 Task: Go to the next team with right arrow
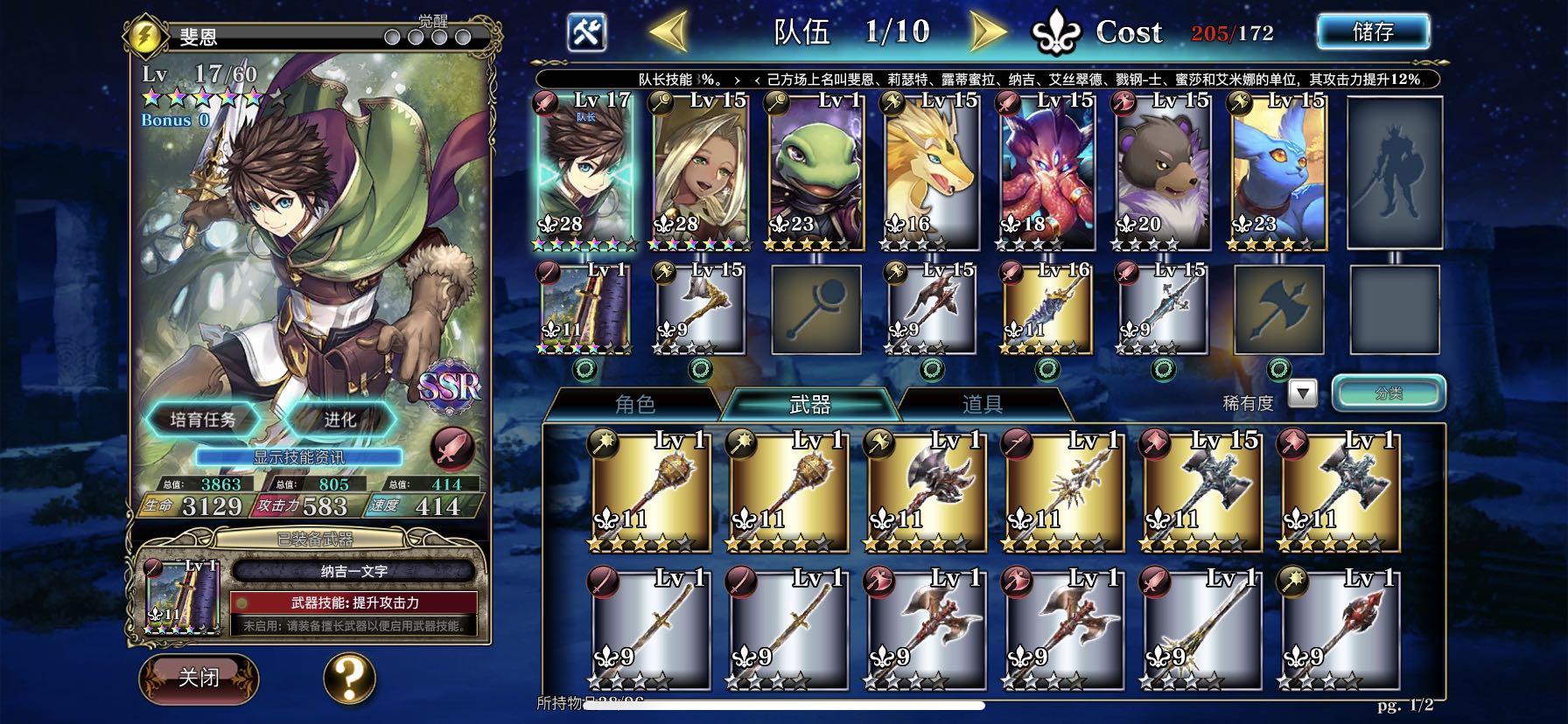[989, 32]
